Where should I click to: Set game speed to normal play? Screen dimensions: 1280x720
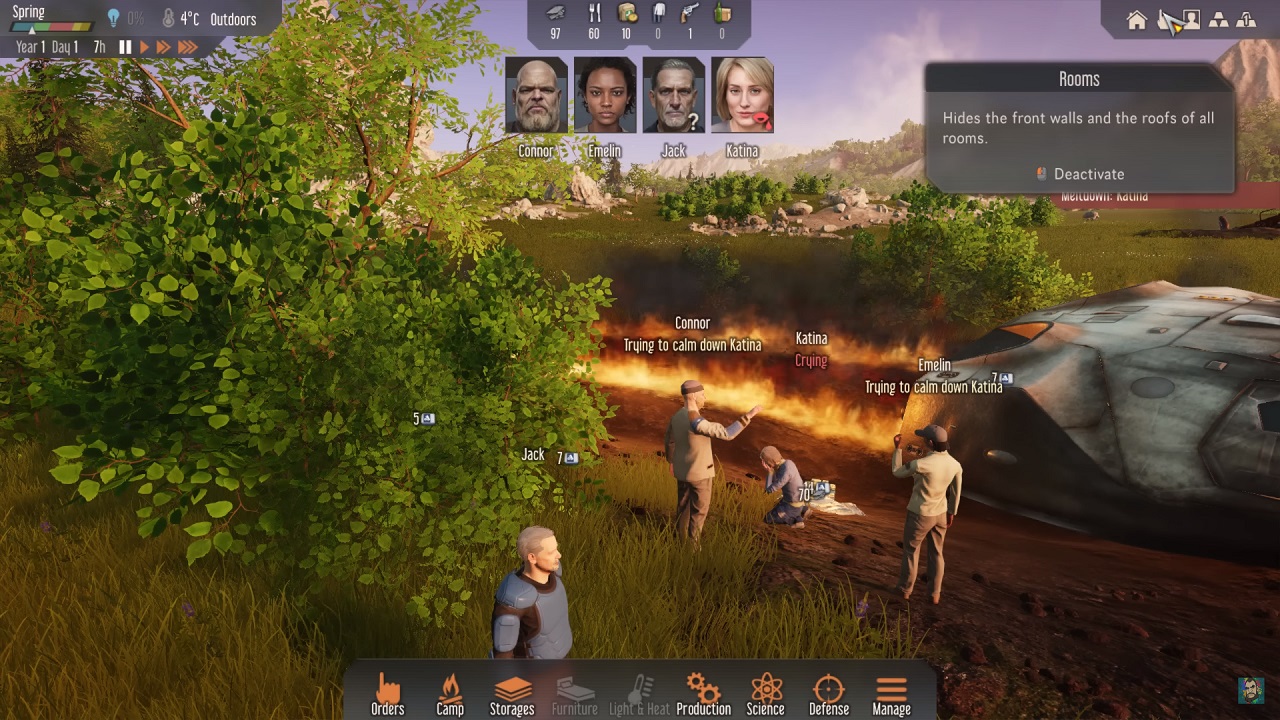pos(144,47)
